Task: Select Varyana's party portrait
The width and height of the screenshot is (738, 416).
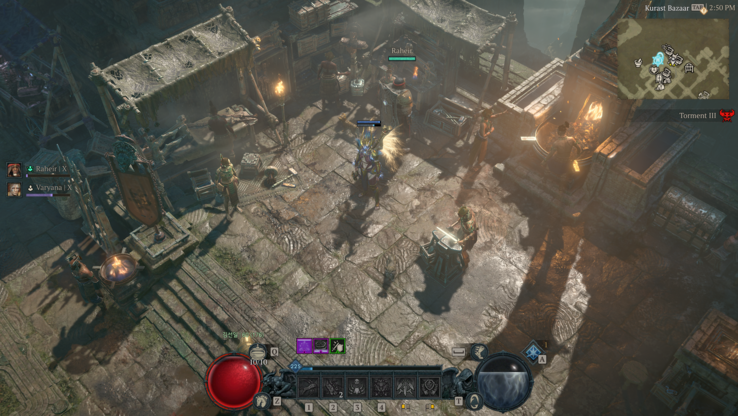Action: pos(15,189)
